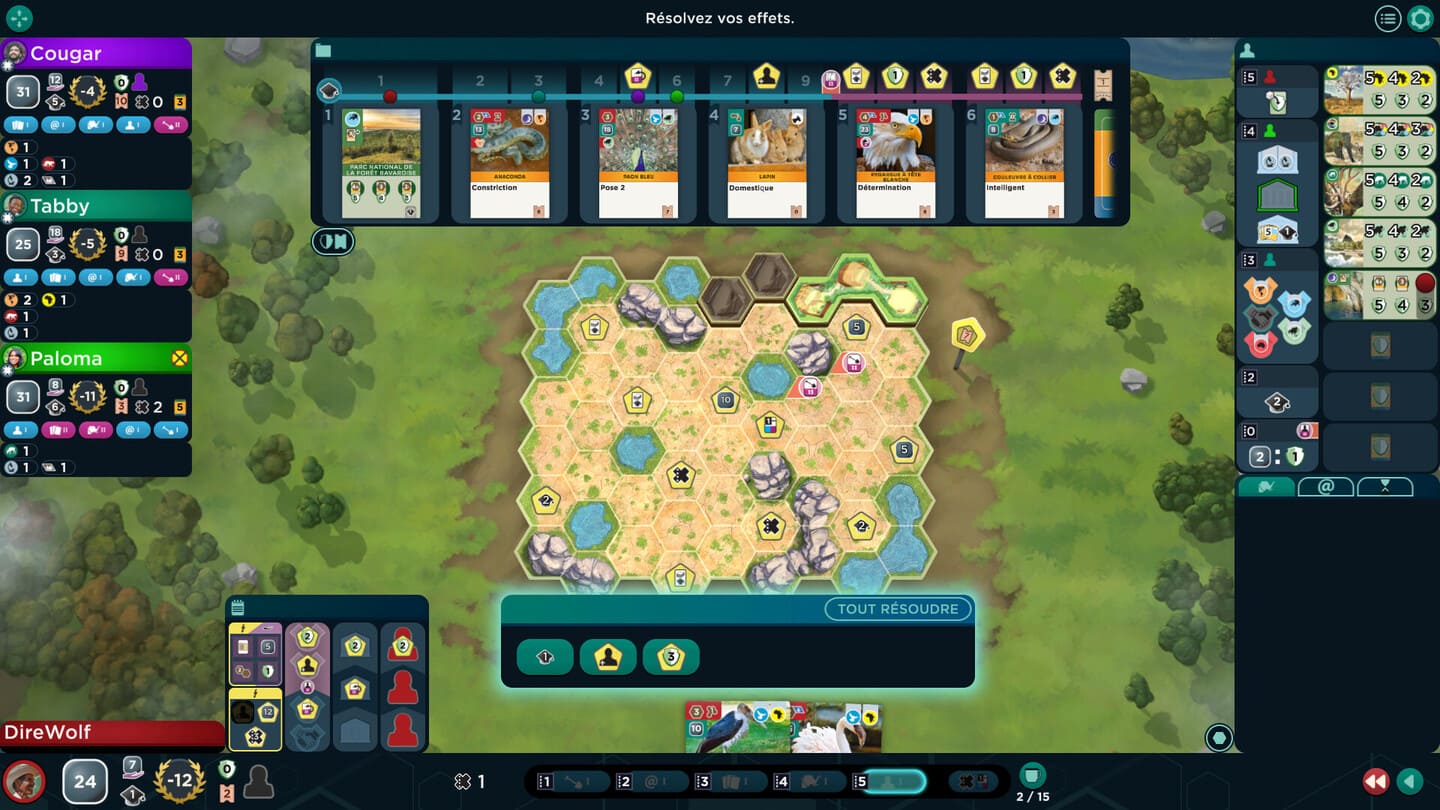Viewport: 1440px width, 810px height.
Task: Select the Parc National de la Forêt Bavaroise card
Action: tap(381, 163)
